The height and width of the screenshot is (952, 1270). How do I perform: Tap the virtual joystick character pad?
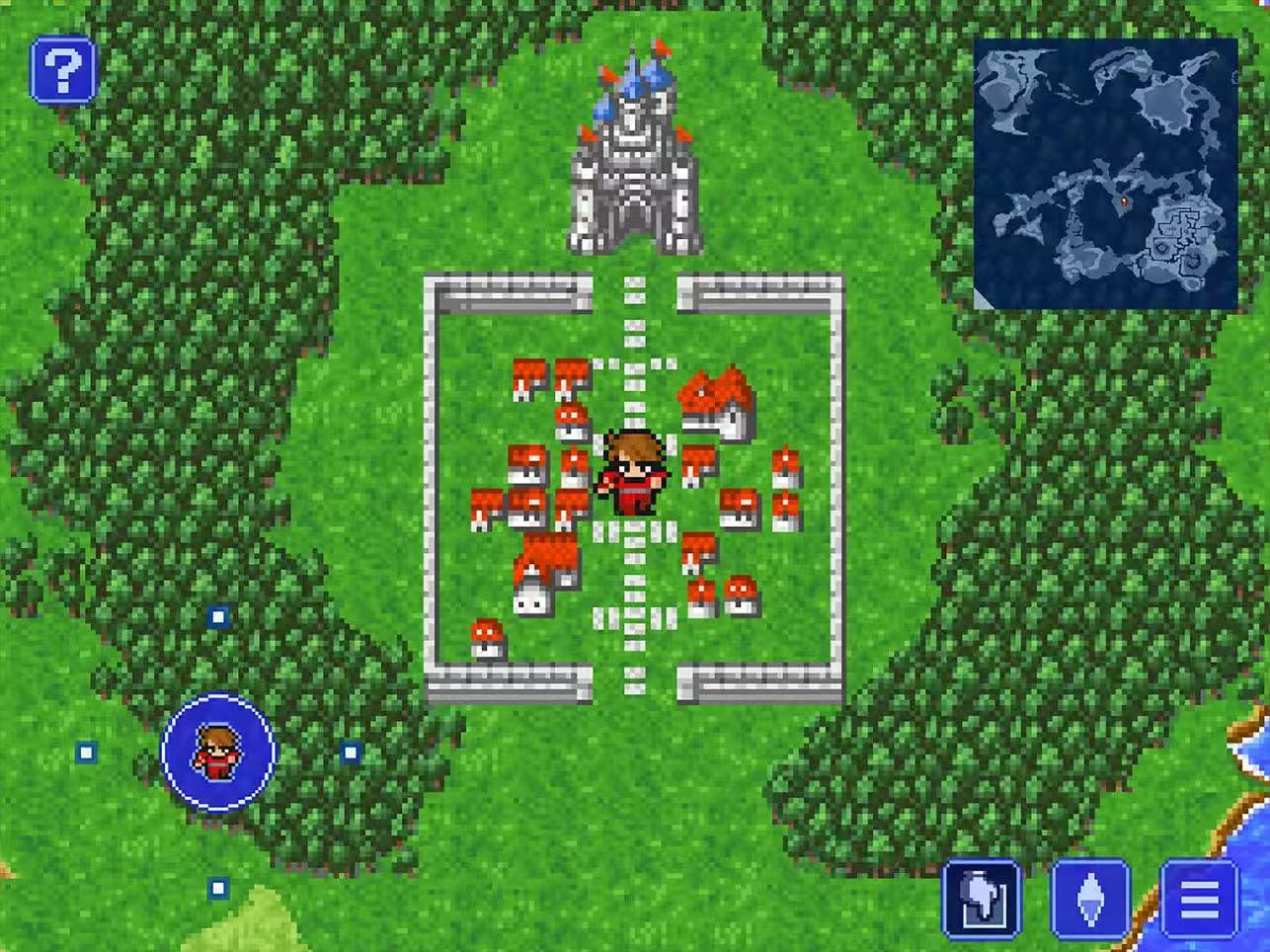[x=218, y=753]
